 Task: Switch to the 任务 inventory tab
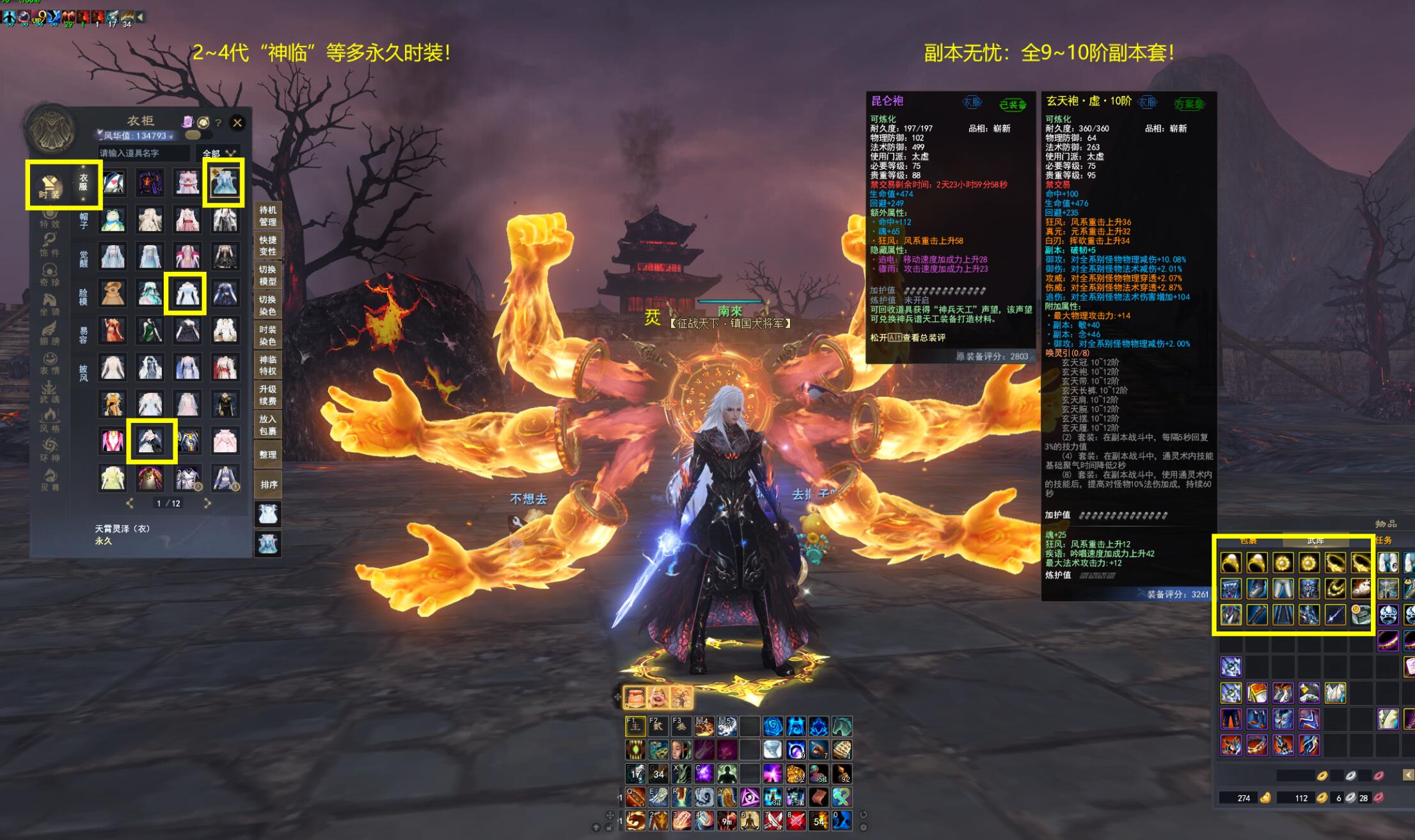pos(1383,541)
